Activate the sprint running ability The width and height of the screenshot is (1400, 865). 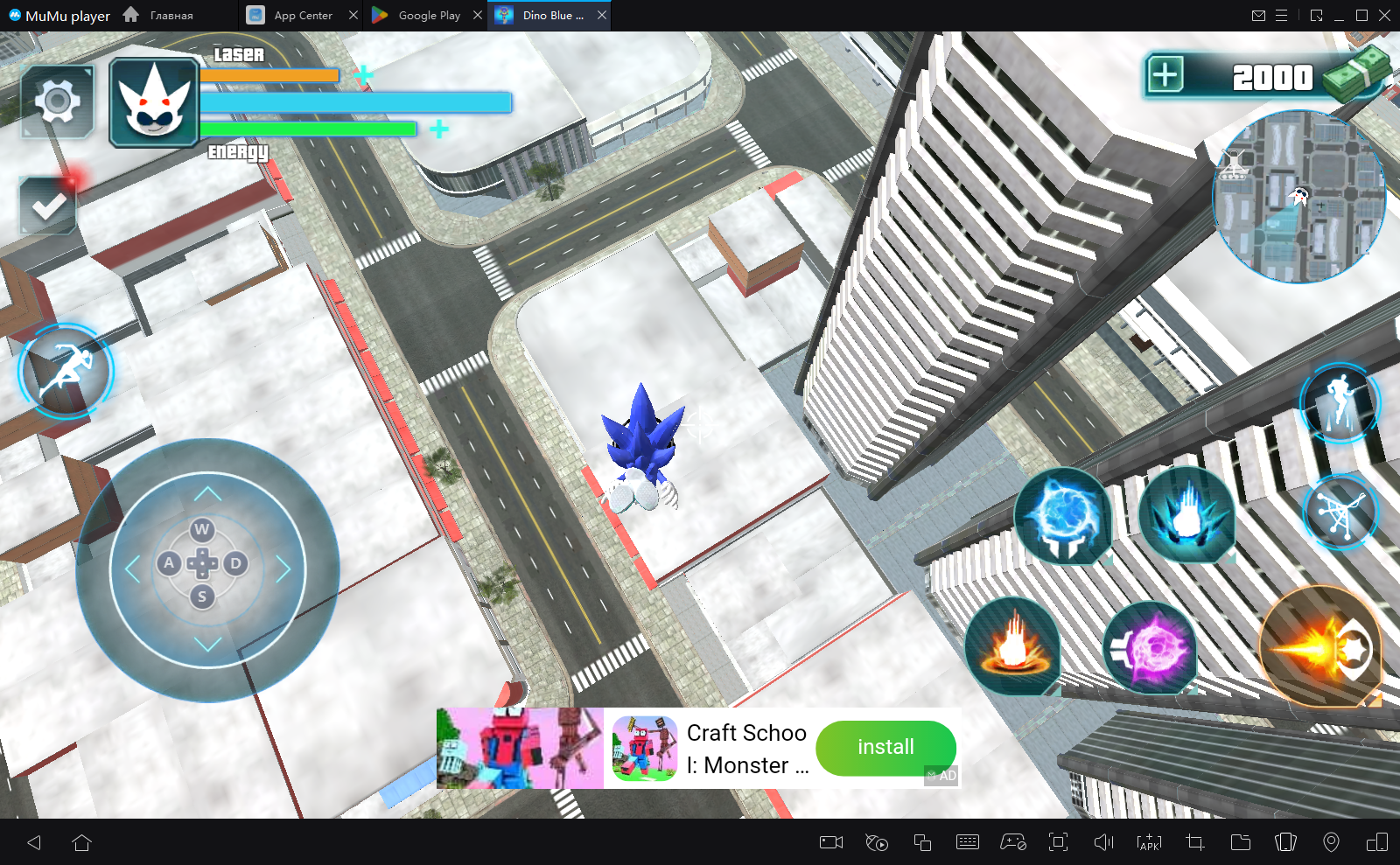click(66, 371)
